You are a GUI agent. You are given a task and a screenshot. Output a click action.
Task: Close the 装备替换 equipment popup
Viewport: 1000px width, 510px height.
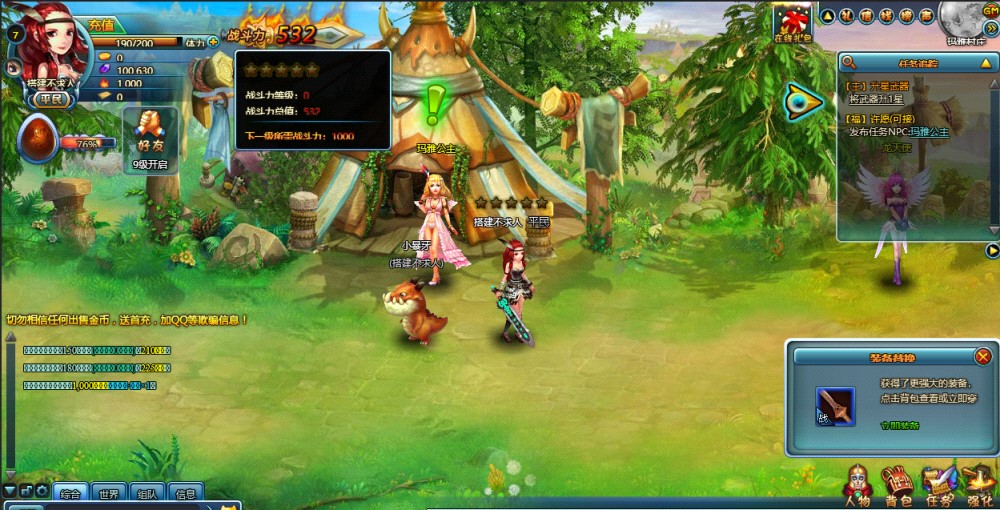tap(983, 357)
